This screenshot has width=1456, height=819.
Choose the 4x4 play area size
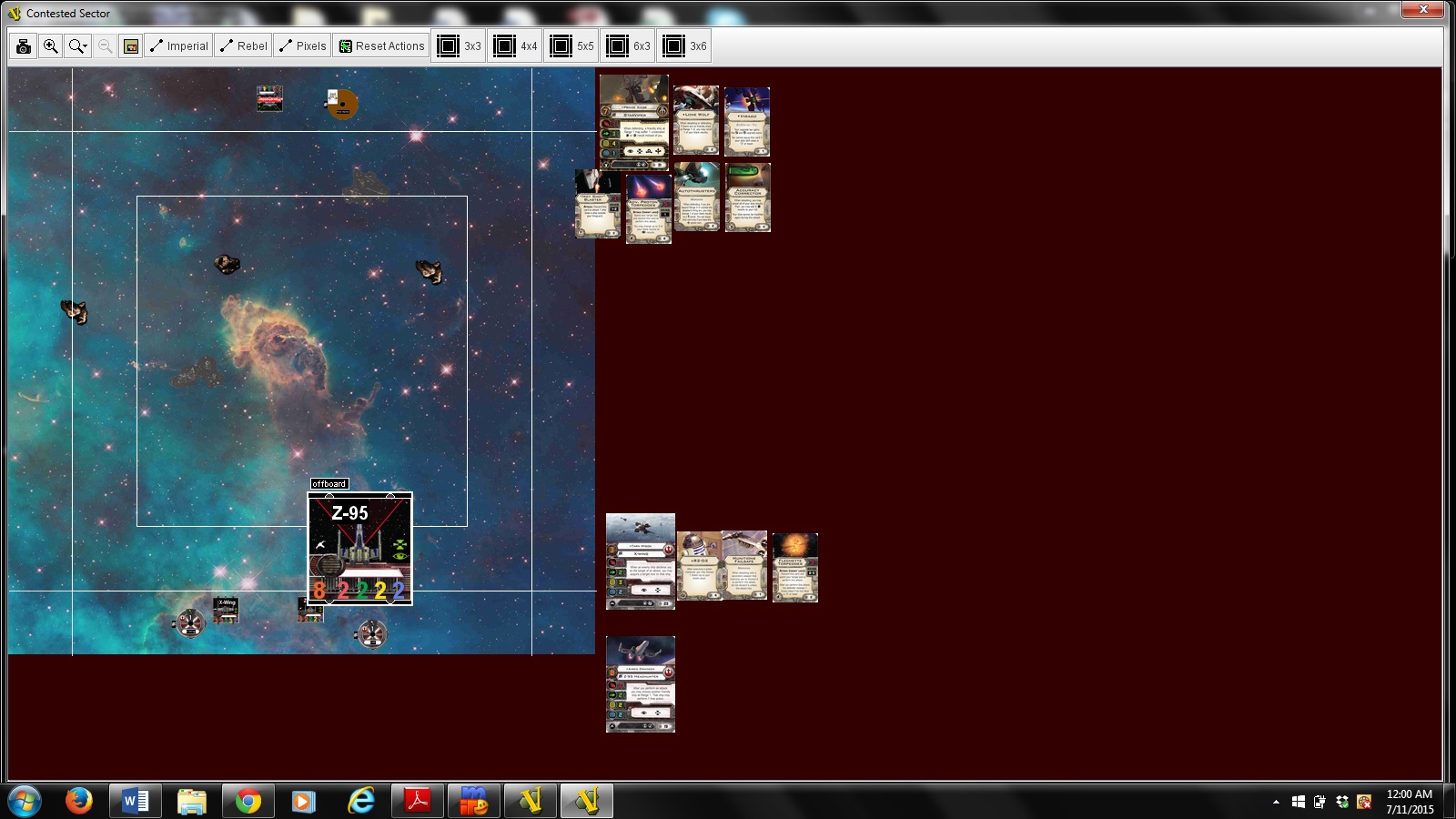(515, 46)
